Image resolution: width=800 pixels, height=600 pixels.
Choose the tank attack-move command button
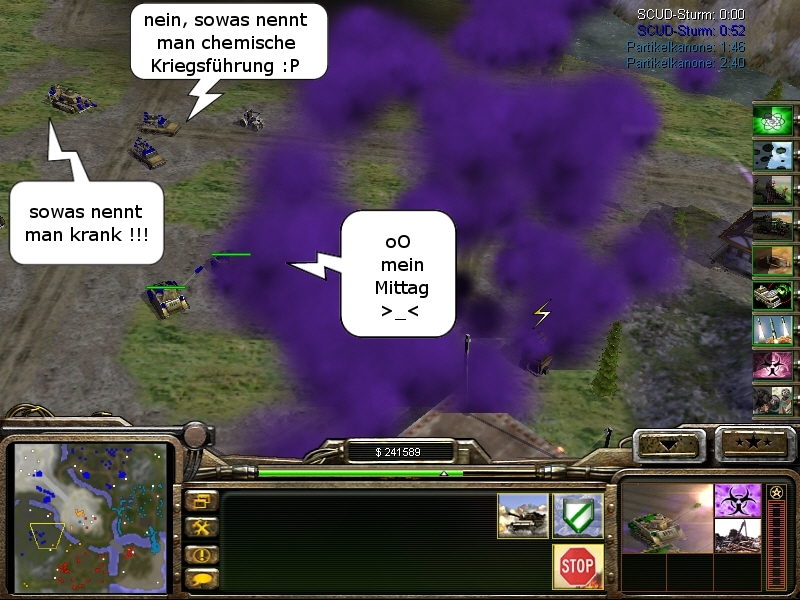(523, 514)
